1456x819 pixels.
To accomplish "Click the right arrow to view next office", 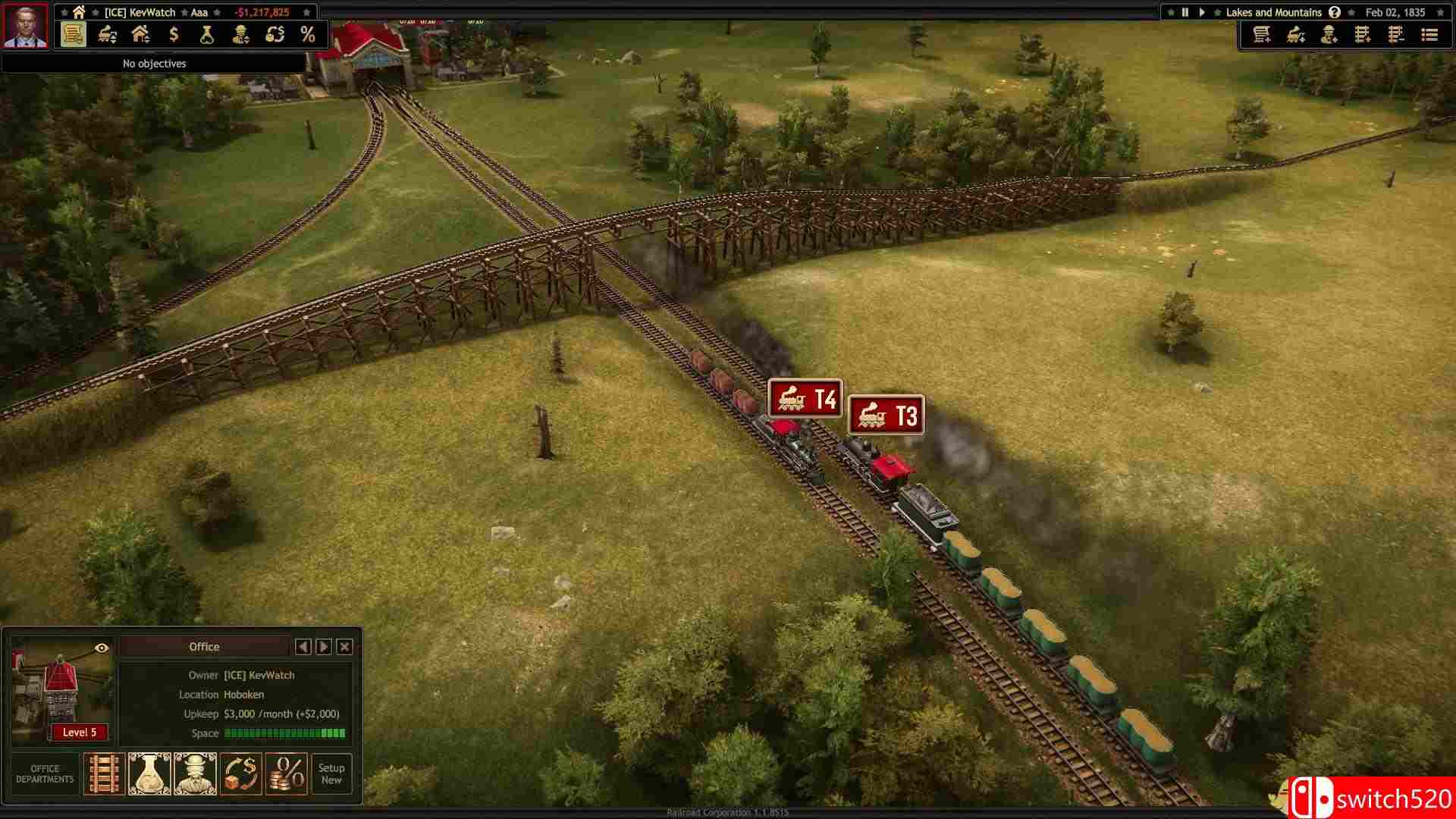I will (x=324, y=647).
